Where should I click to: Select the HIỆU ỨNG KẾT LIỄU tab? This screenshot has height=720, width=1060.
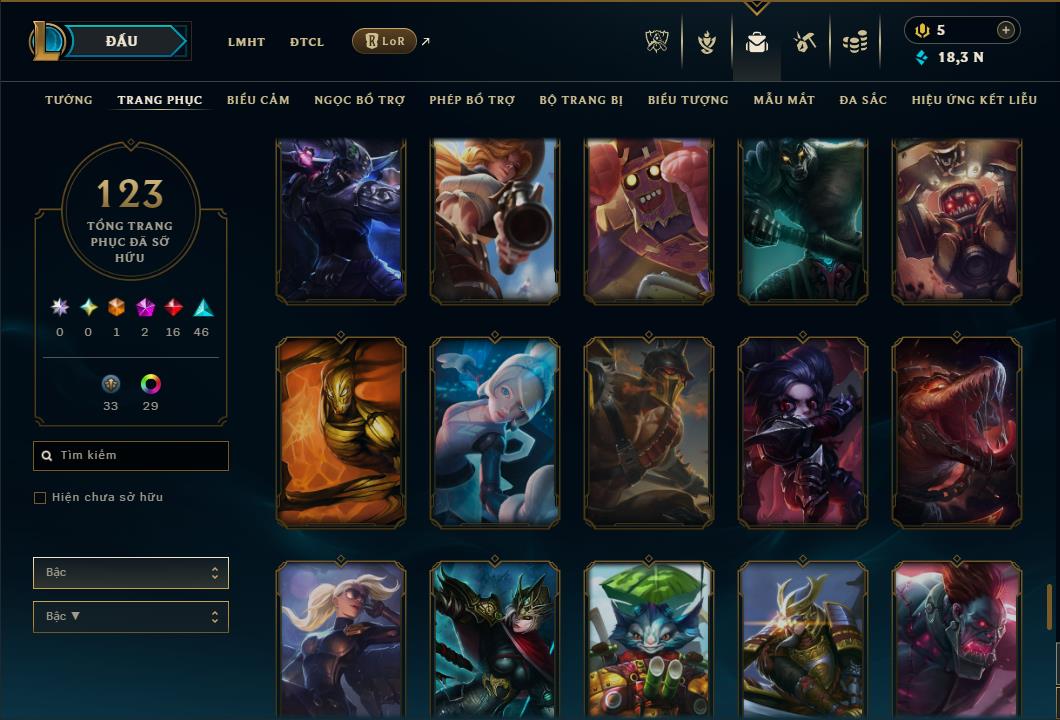(x=974, y=100)
